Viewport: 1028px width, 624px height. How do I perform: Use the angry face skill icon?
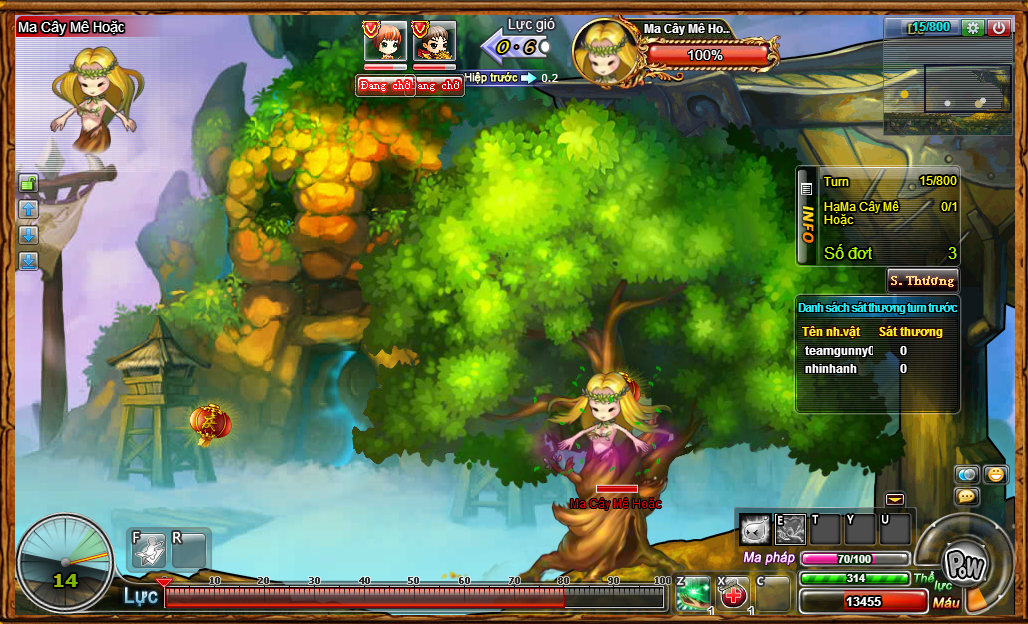[756, 528]
